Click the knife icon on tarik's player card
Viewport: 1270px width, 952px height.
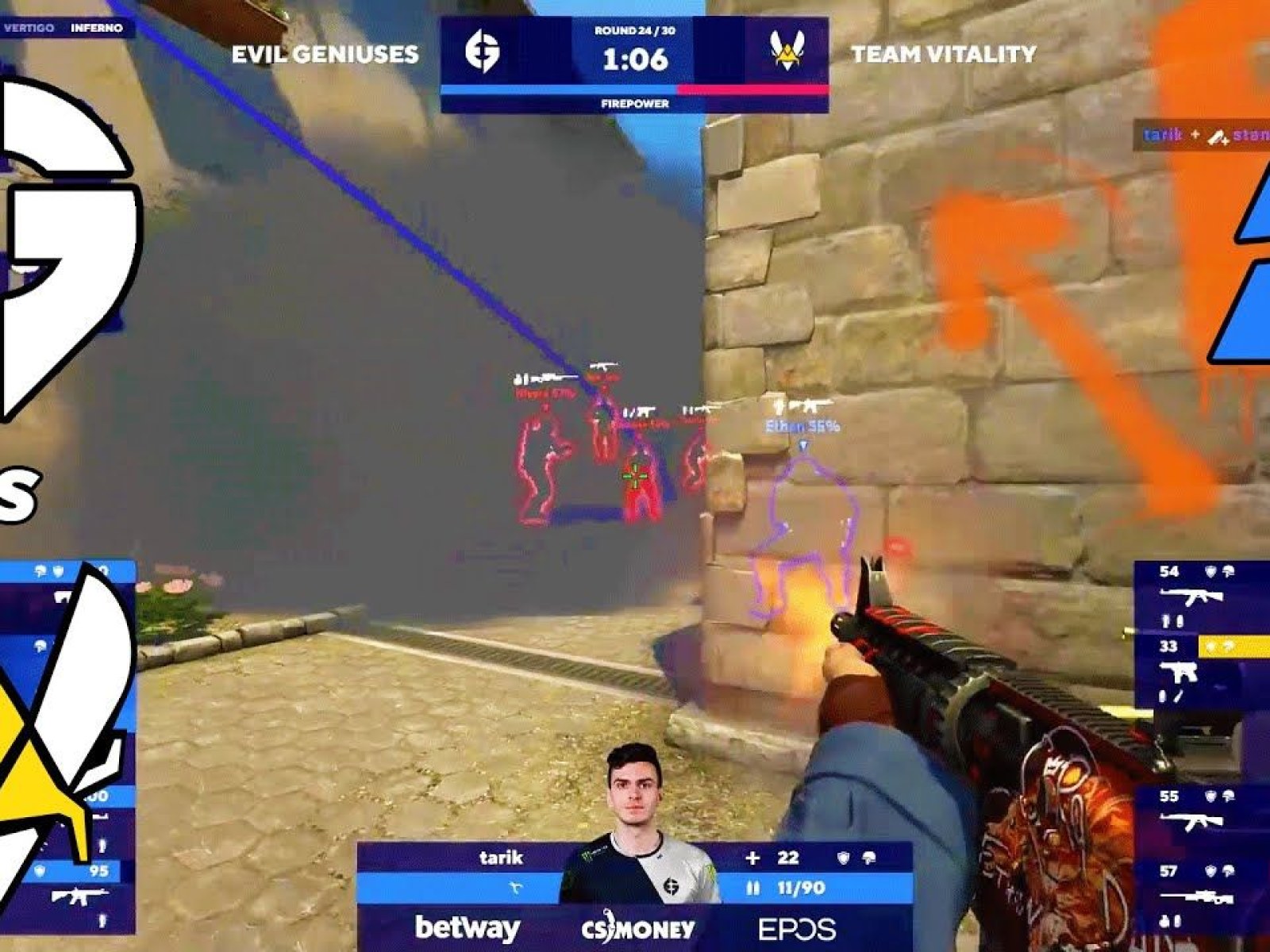pyautogui.click(x=514, y=885)
